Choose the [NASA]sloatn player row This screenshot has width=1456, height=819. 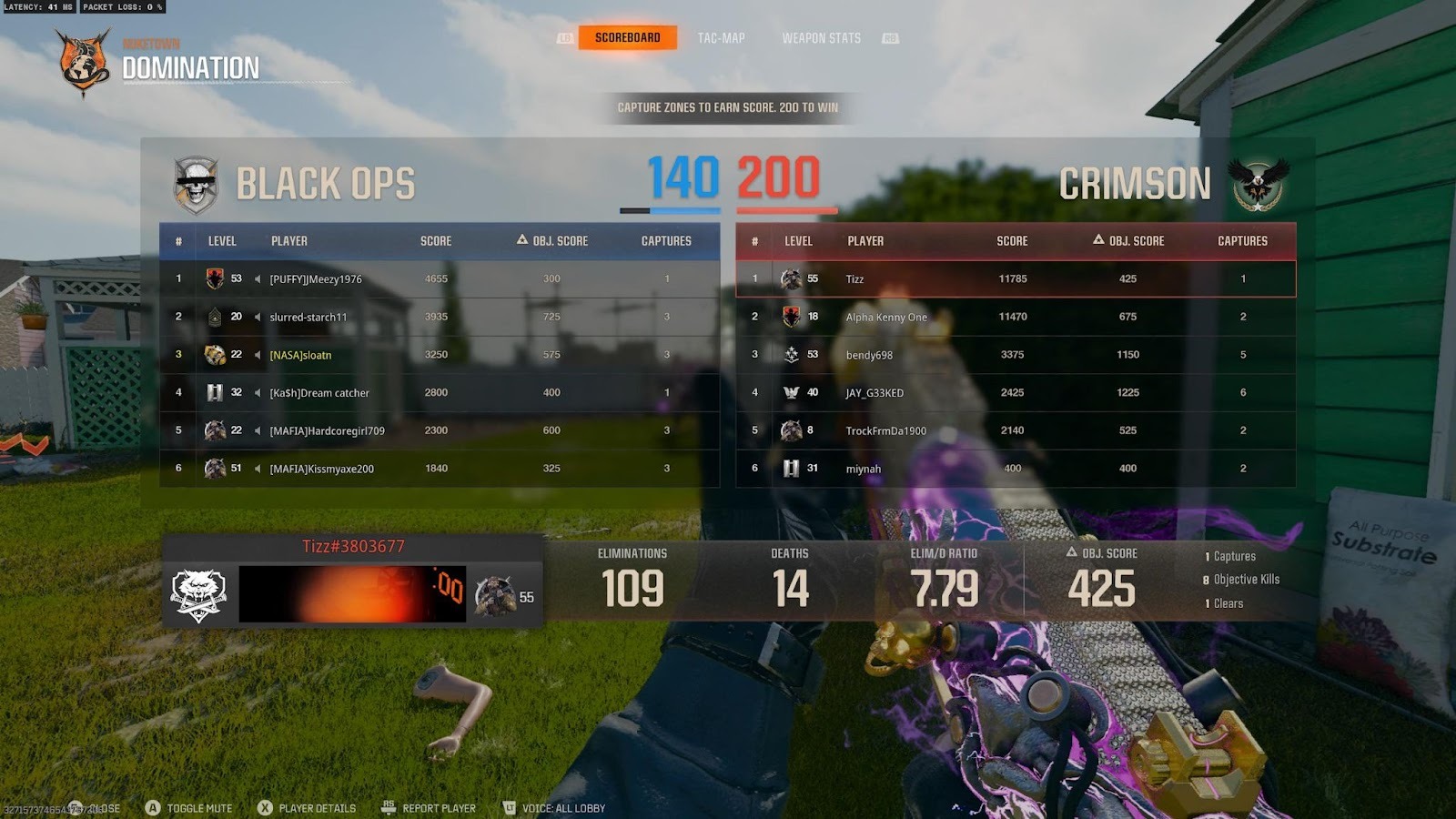(300, 355)
